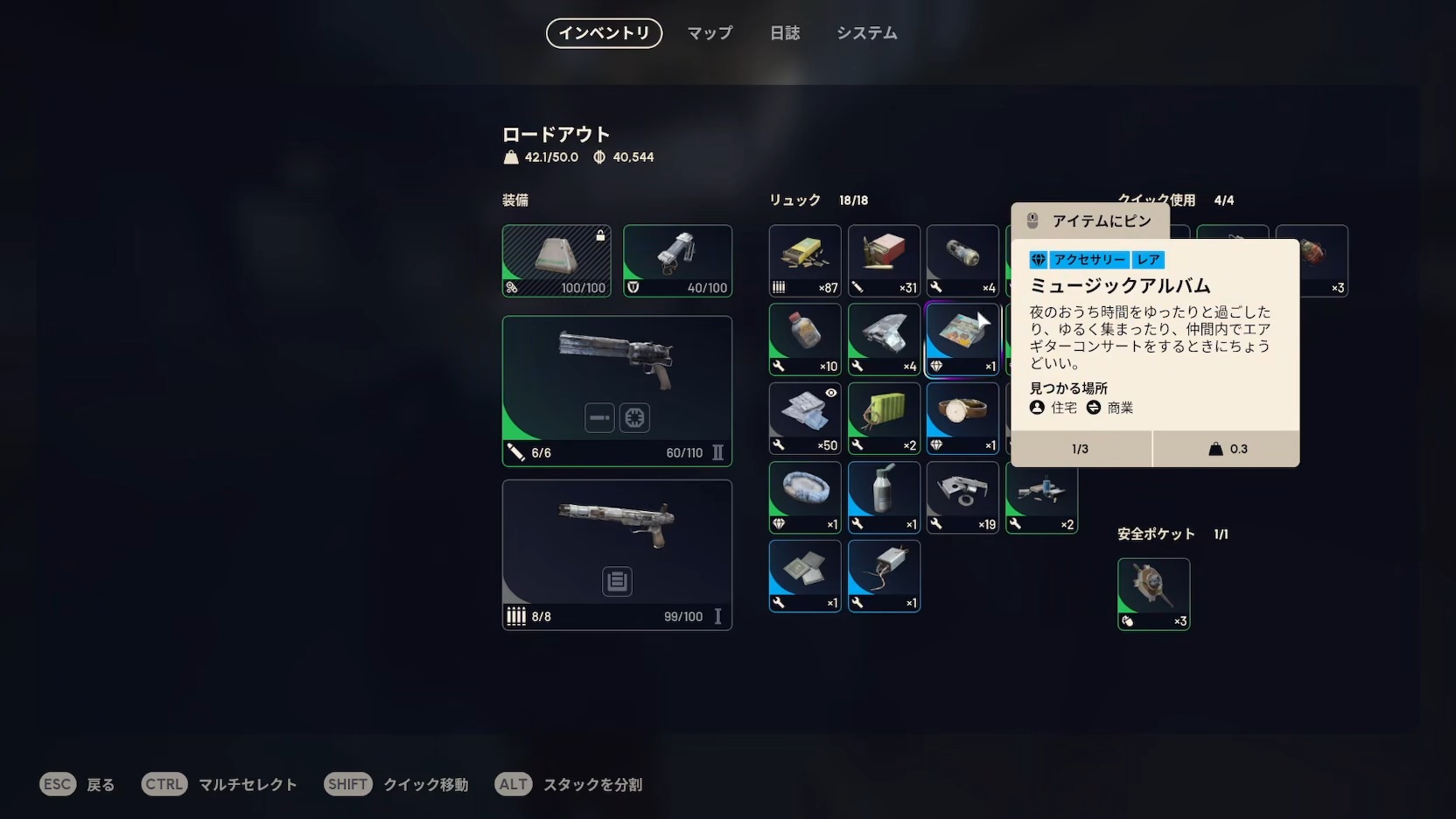This screenshot has width=1456, height=819.
Task: Select the green battery pack stack
Action: (884, 418)
